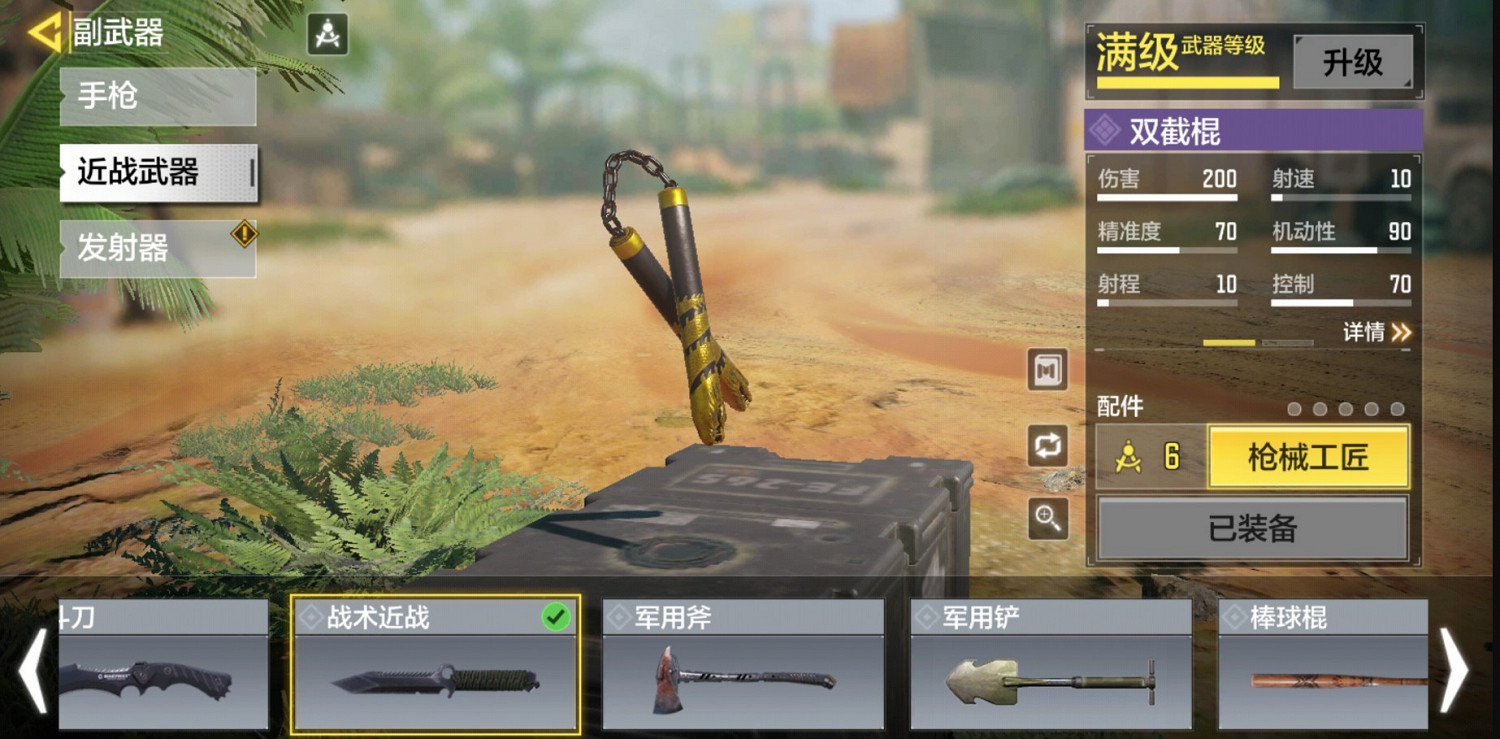Click the 已装备 equipped button
The image size is (1500, 739).
1252,527
